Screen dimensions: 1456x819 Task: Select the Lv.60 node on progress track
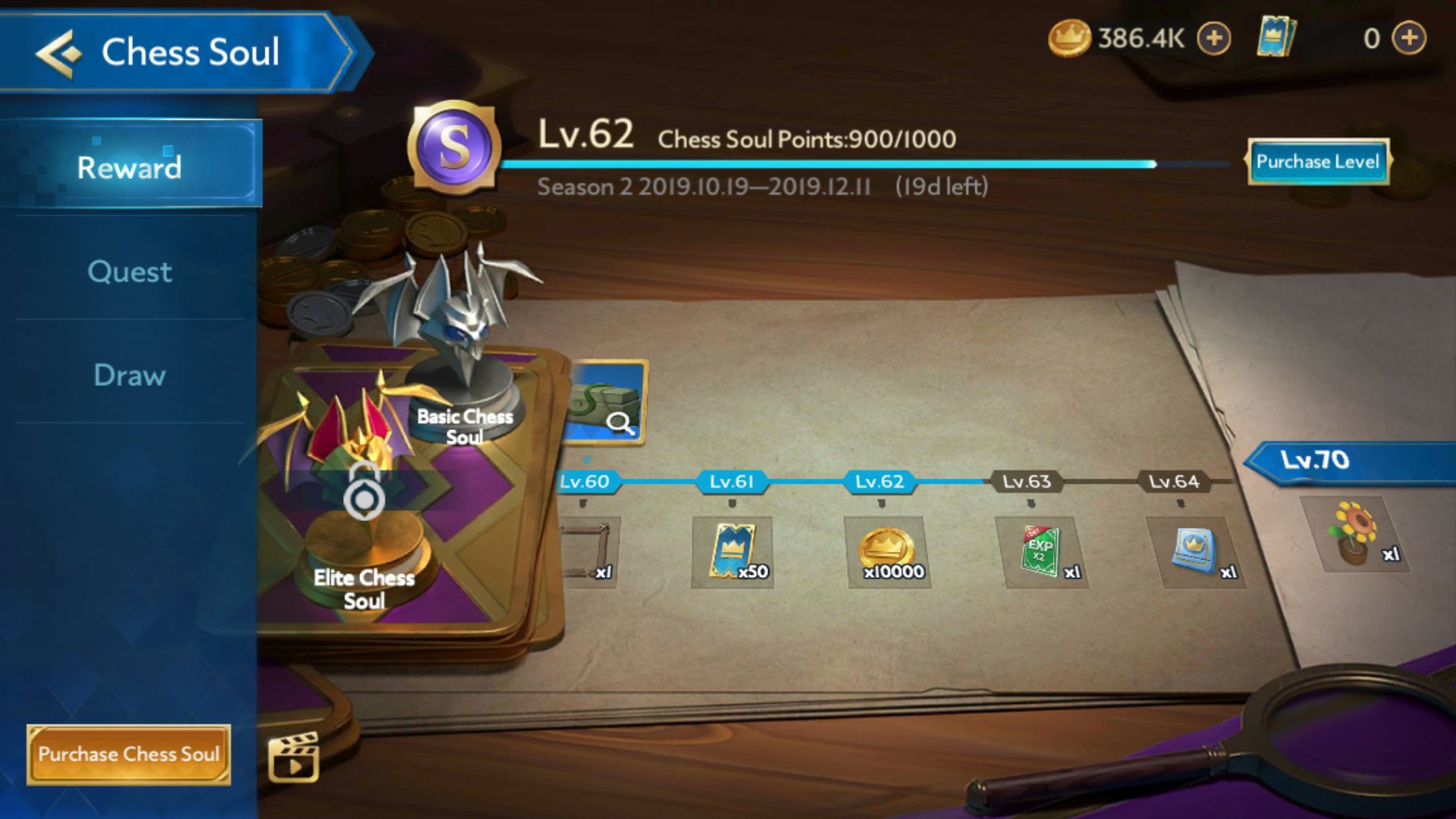584,481
